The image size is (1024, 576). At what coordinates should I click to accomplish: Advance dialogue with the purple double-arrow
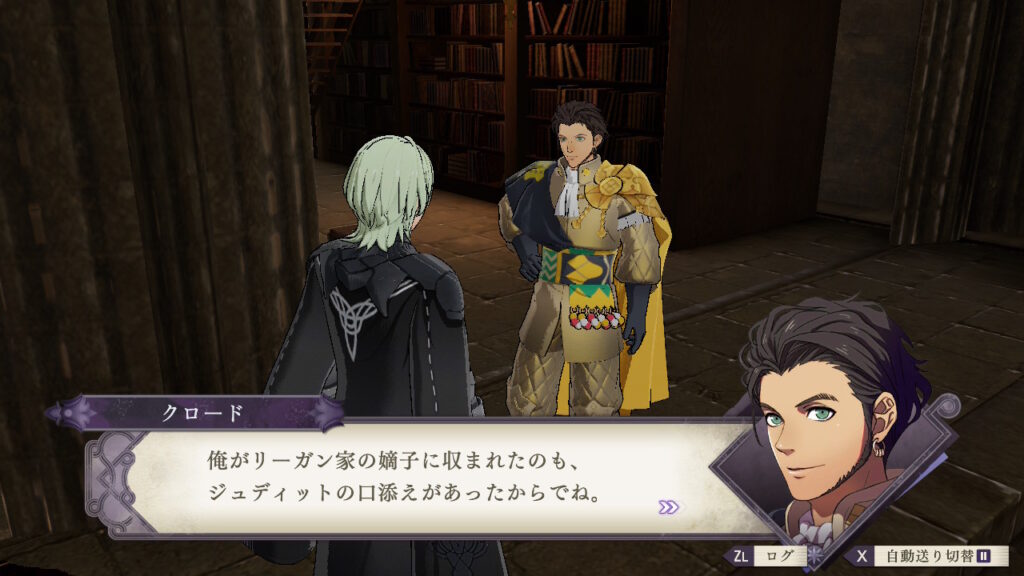coord(668,507)
